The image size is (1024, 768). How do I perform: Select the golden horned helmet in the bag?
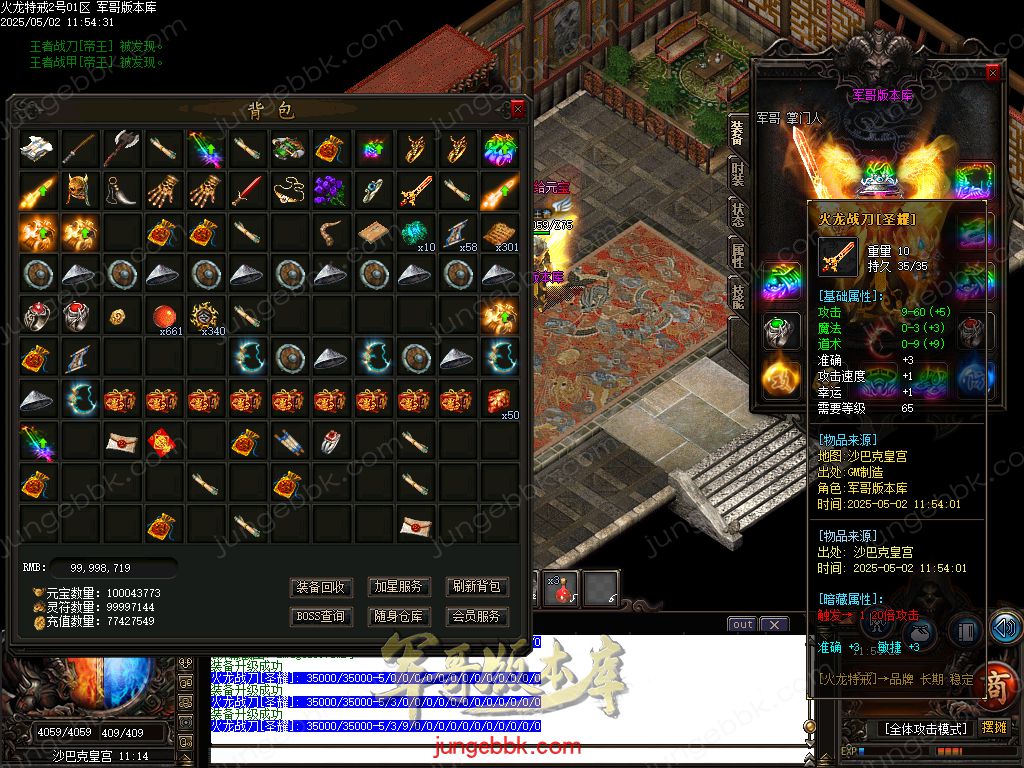80,190
